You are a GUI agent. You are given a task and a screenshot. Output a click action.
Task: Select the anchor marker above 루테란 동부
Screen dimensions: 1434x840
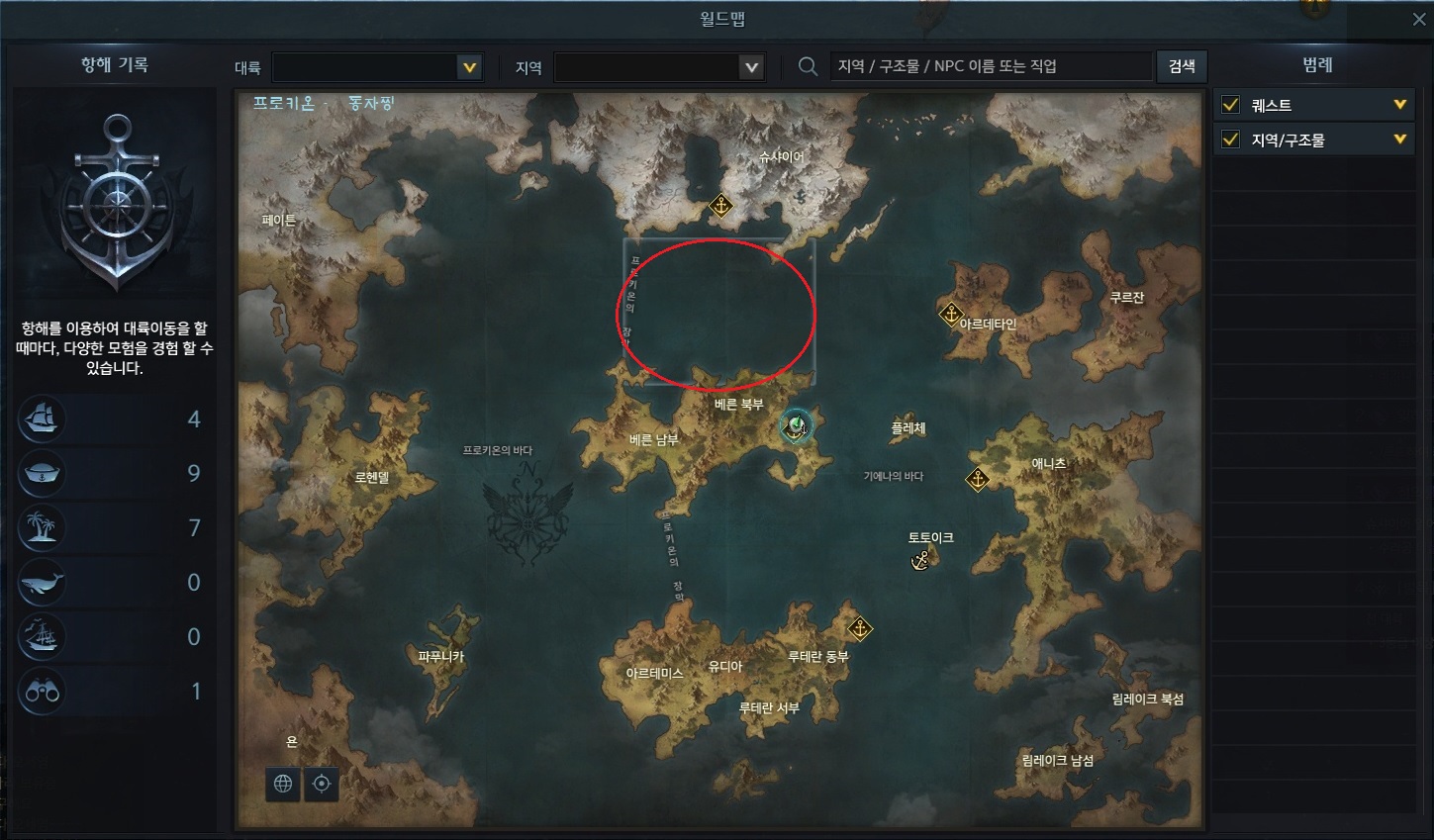pos(860,628)
